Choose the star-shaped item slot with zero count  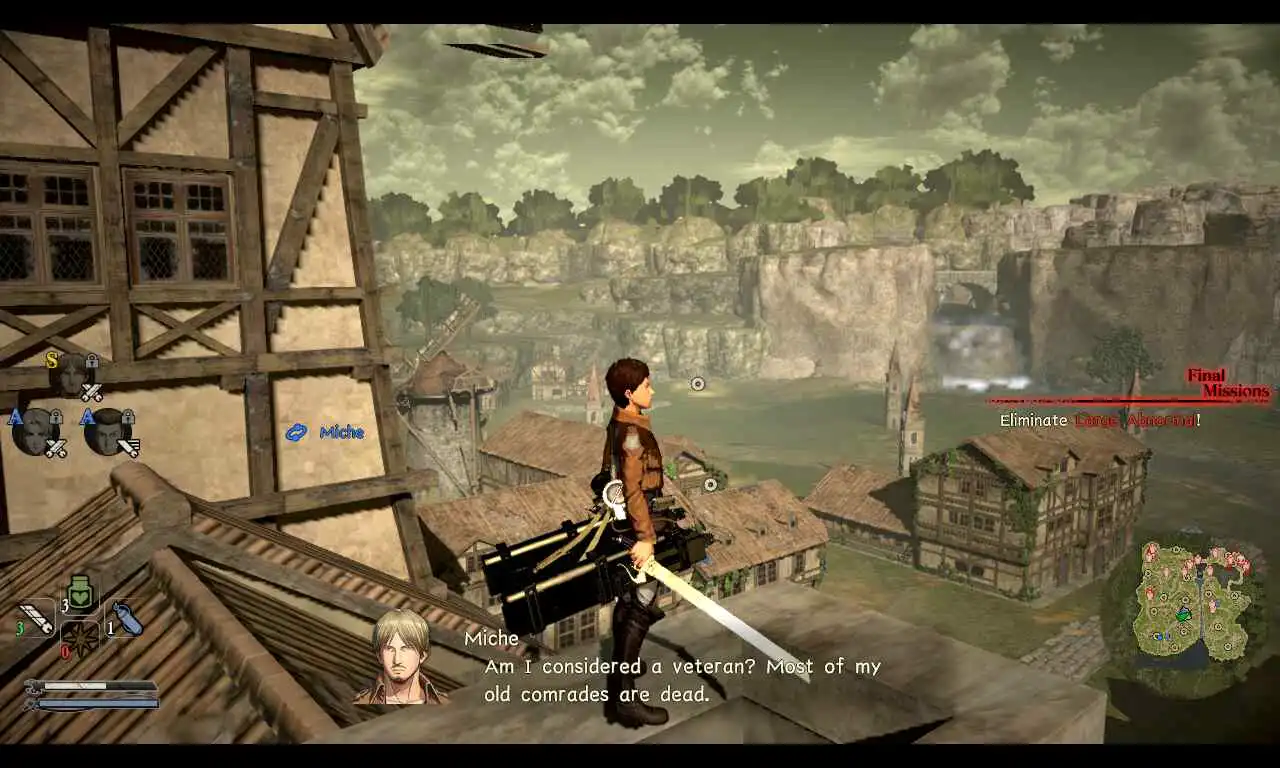click(80, 638)
